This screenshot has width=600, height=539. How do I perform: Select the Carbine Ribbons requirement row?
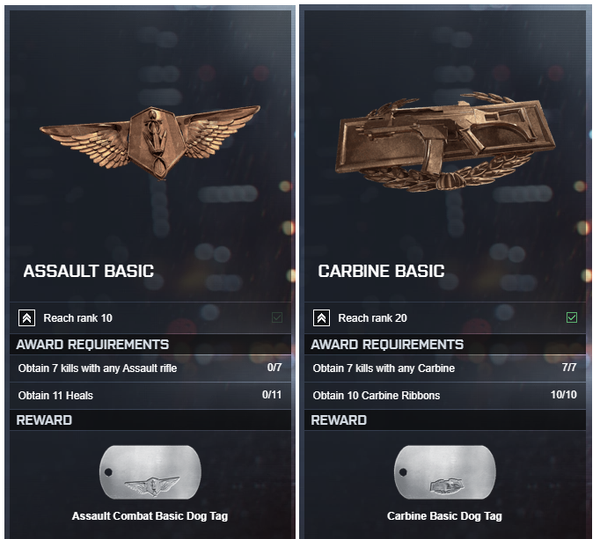point(445,395)
